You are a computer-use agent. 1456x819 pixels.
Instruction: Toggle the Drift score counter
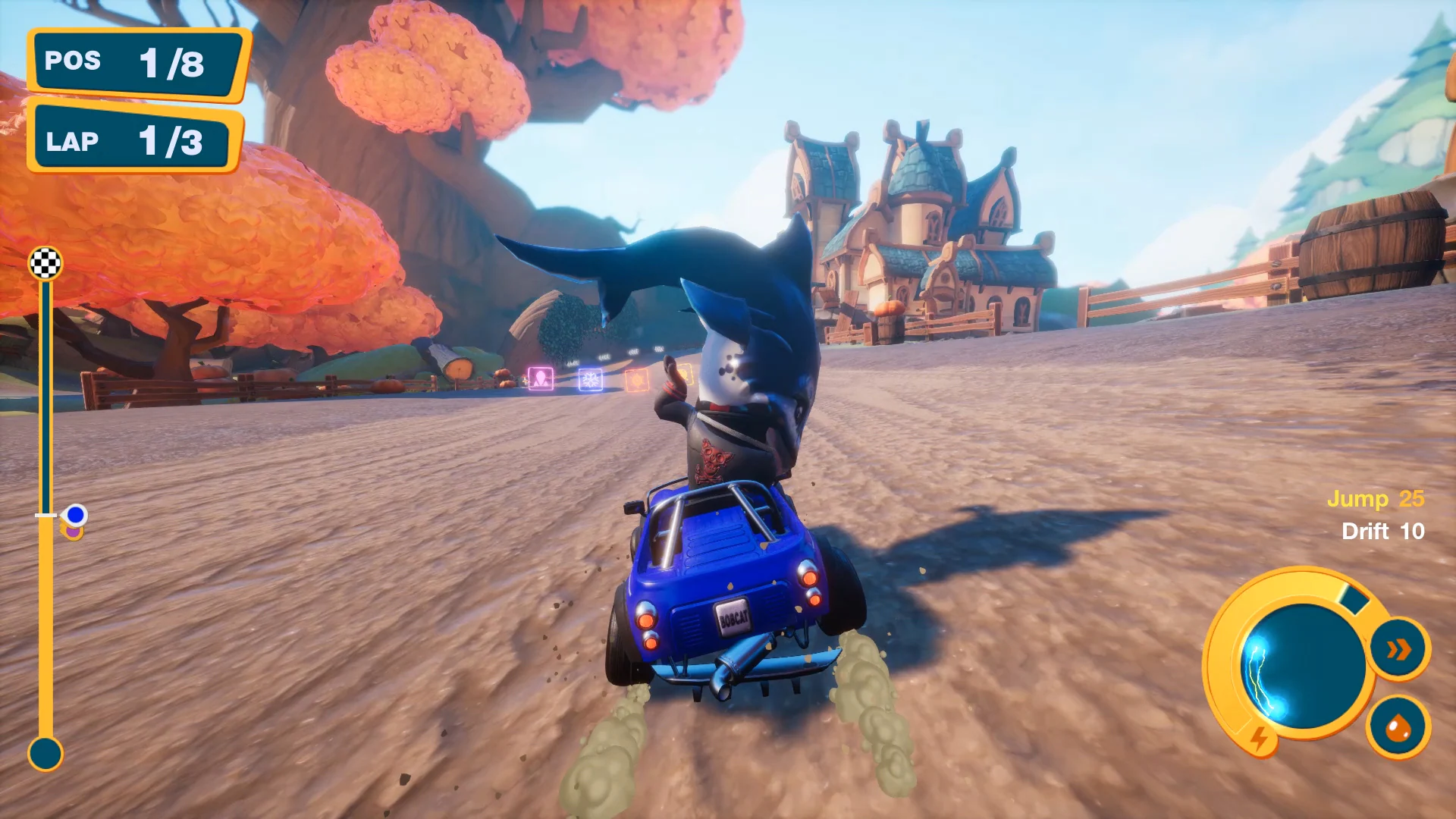click(1383, 532)
